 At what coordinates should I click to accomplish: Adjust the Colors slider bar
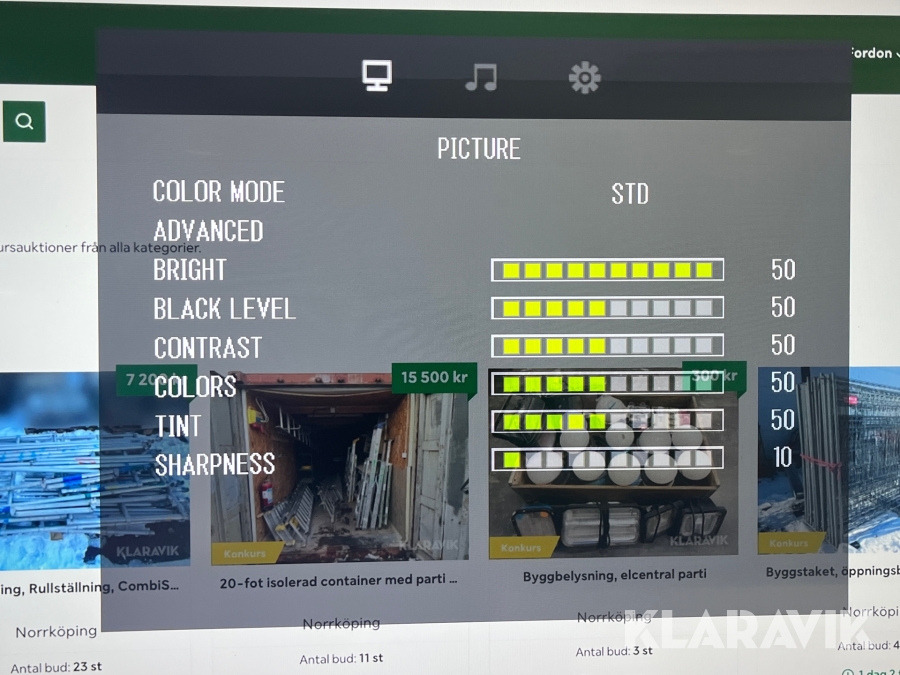point(607,383)
